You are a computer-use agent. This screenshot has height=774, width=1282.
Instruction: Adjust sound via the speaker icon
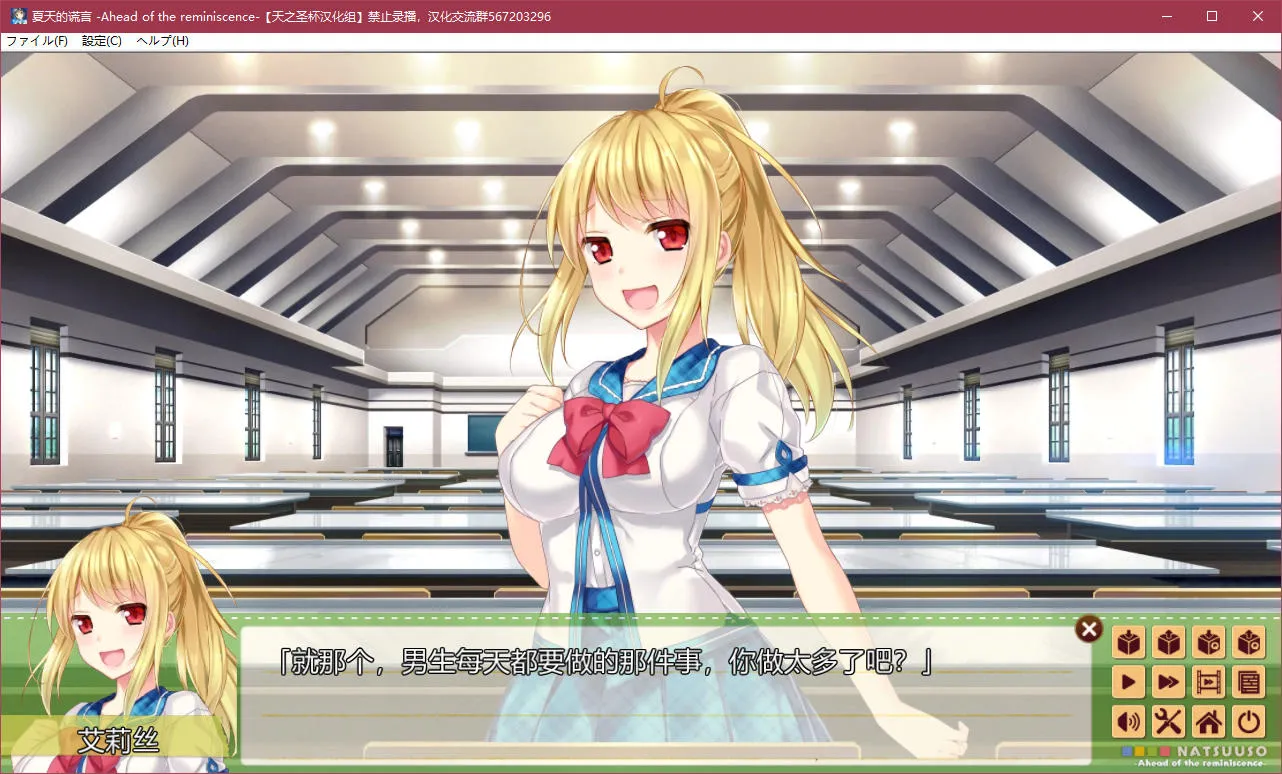click(1128, 722)
